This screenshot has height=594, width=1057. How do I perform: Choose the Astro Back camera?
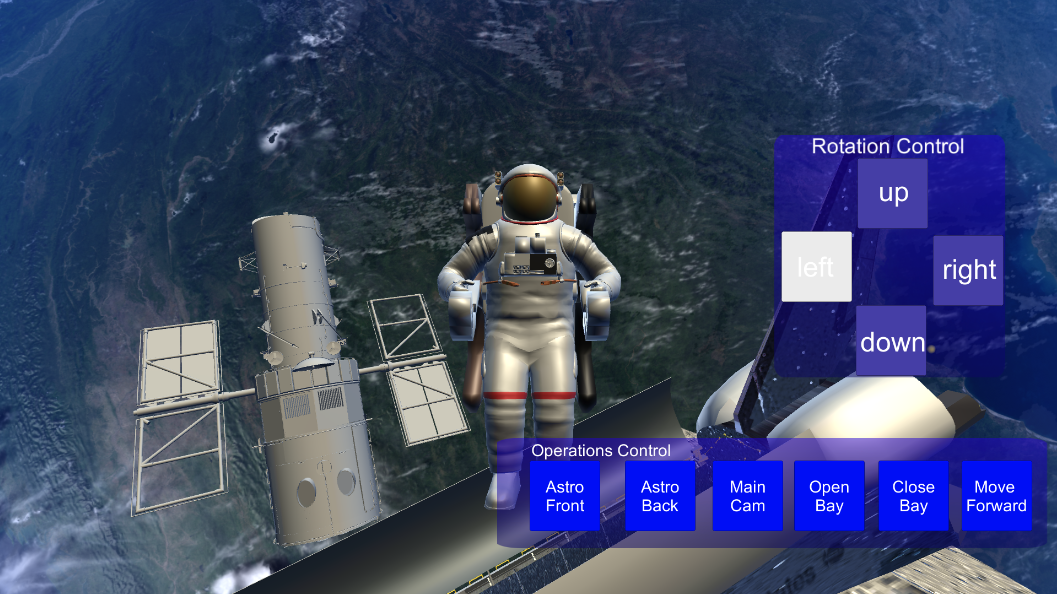[x=660, y=496]
